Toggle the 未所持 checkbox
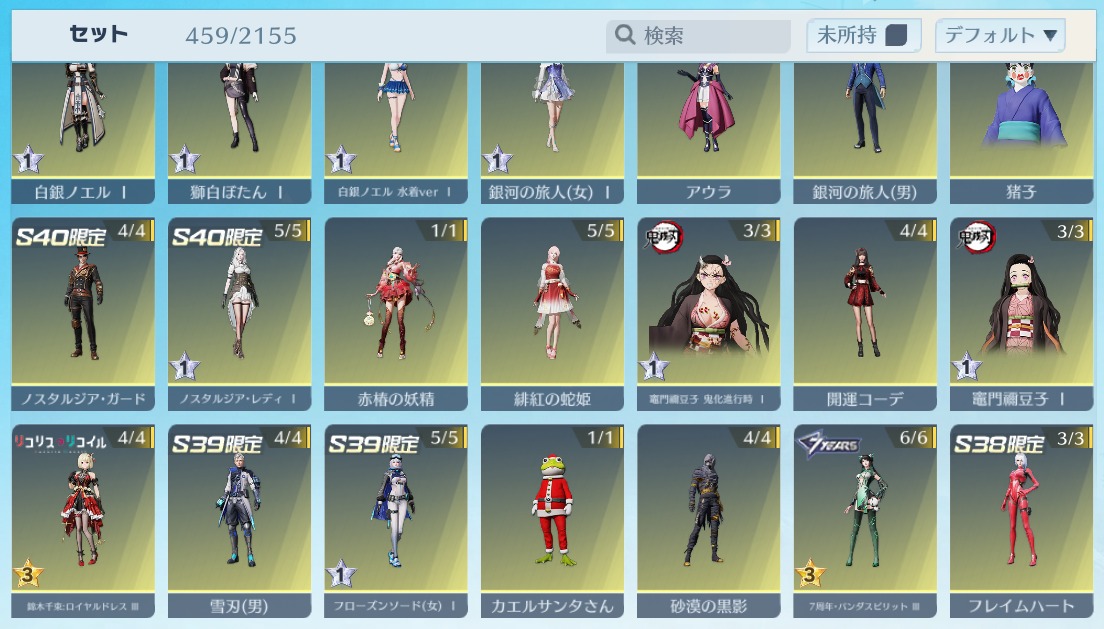1104x629 pixels. coord(896,36)
